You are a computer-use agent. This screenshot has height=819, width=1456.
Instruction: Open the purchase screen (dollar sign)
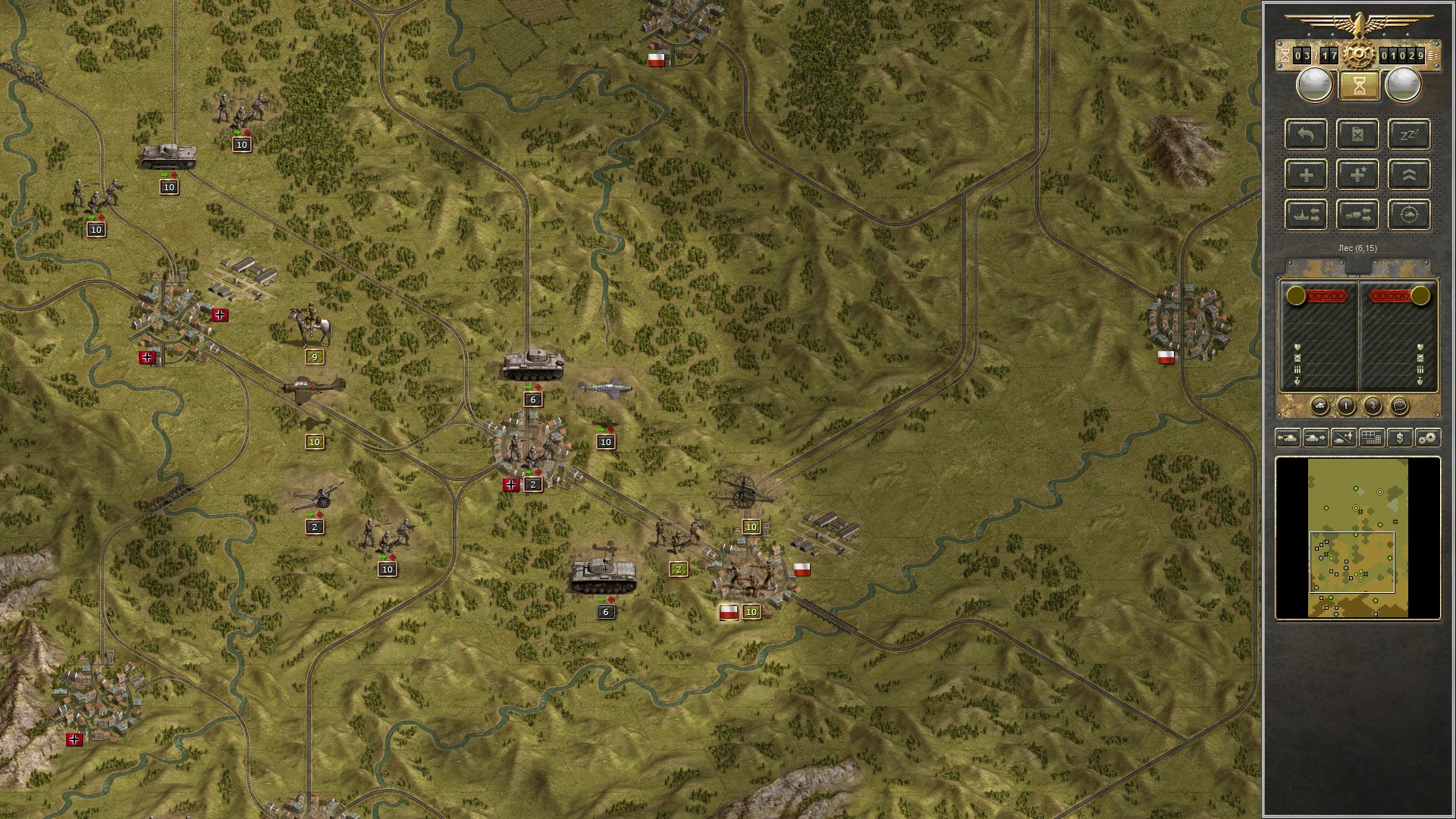tap(1399, 438)
